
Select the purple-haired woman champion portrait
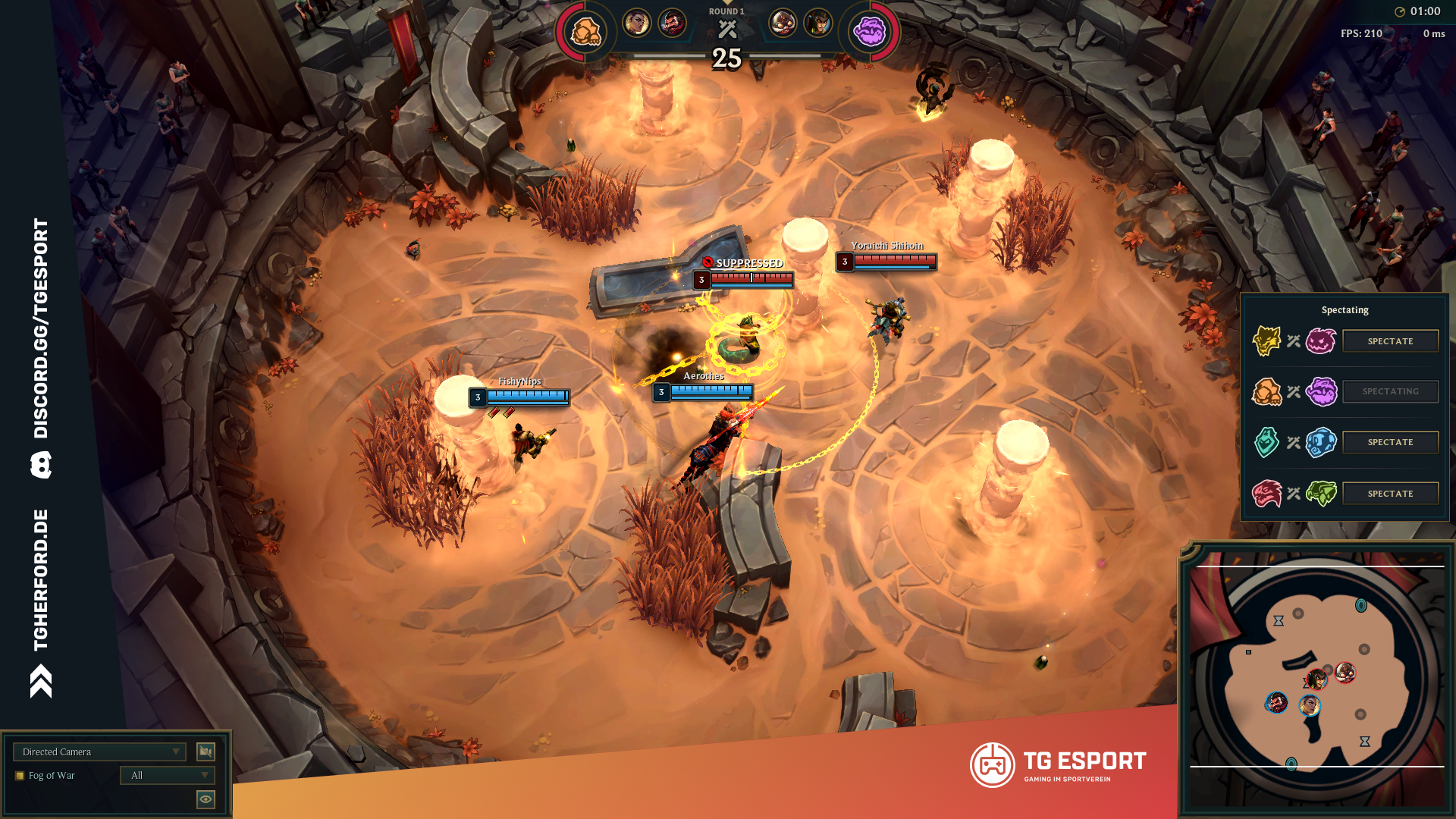click(637, 23)
